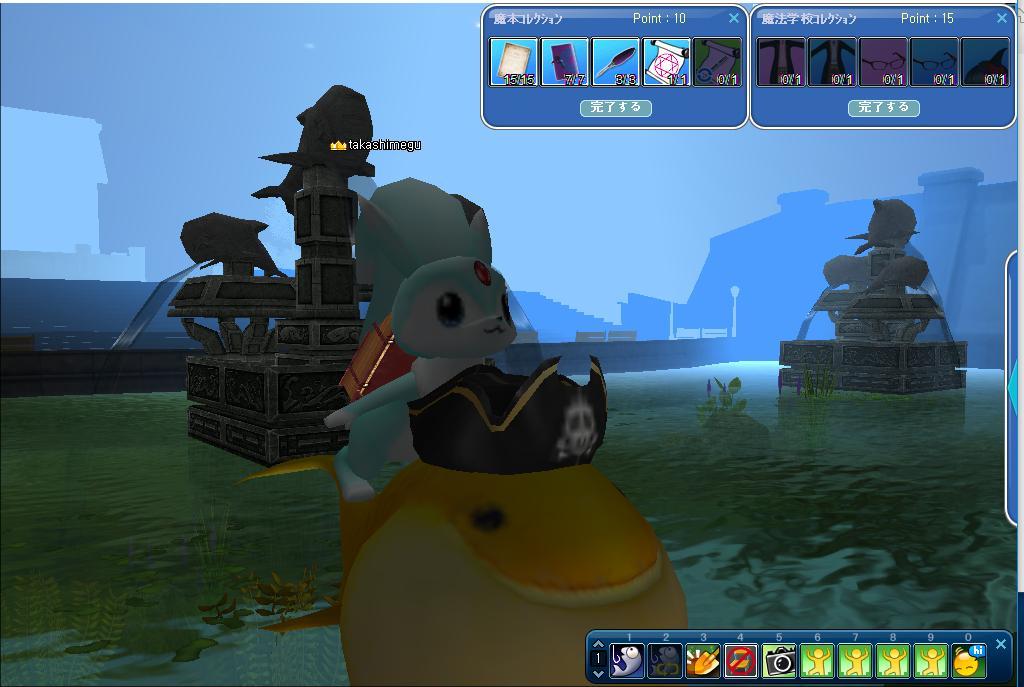The image size is (1024, 687).
Task: Close the 魔本コレクション panel
Action: click(x=734, y=18)
